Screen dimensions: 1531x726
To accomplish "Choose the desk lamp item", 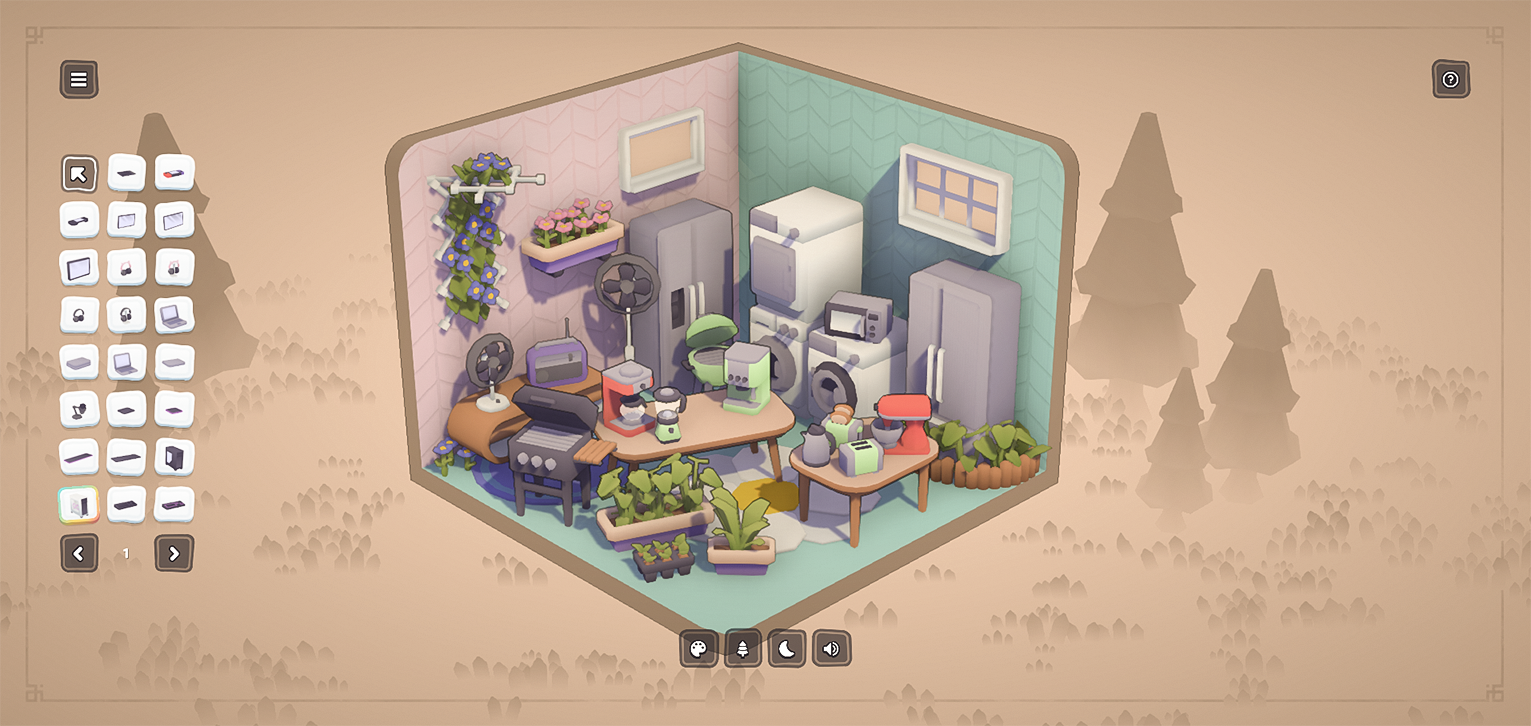I will (x=79, y=409).
